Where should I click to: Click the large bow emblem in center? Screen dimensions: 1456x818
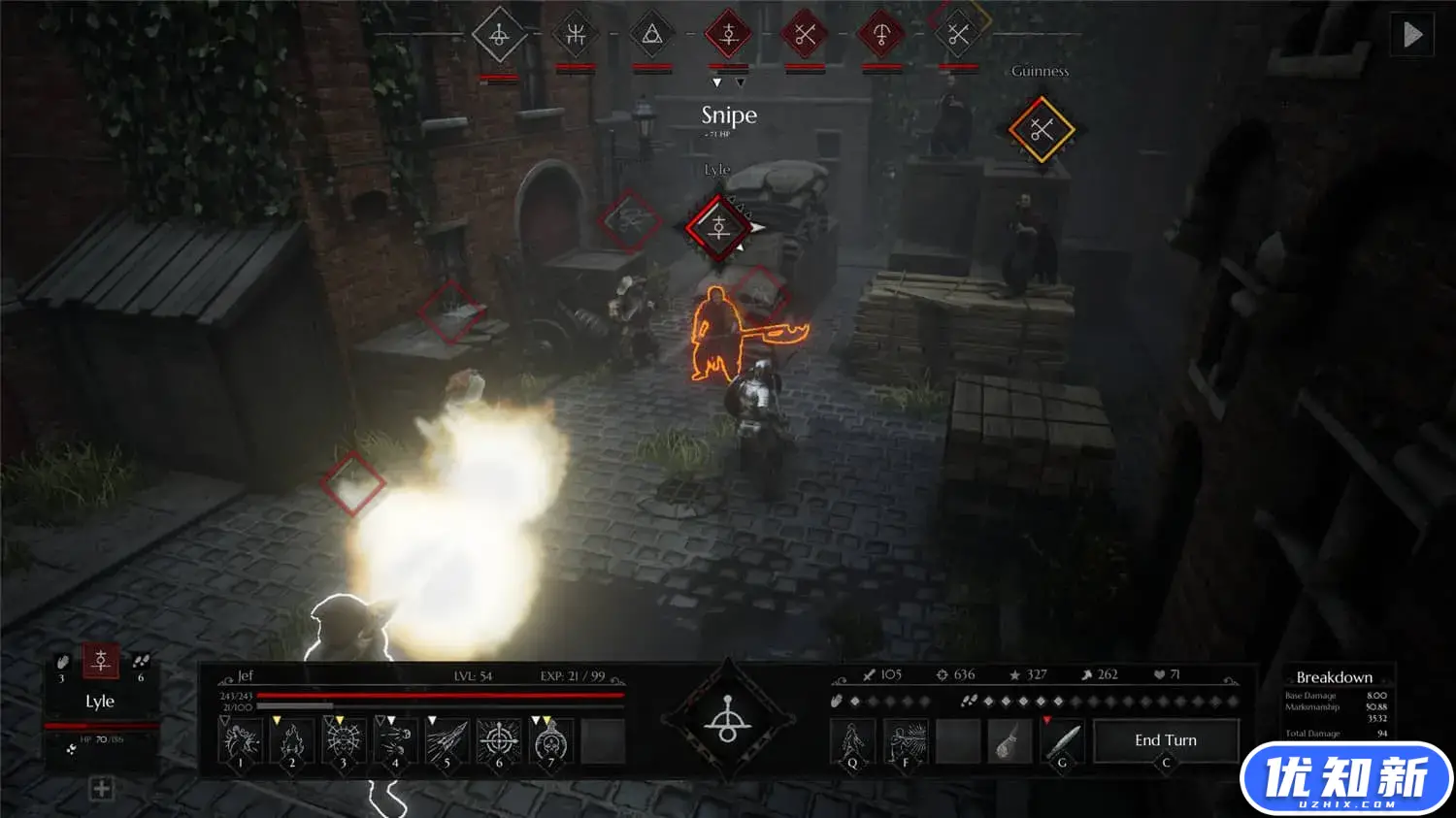point(728,721)
